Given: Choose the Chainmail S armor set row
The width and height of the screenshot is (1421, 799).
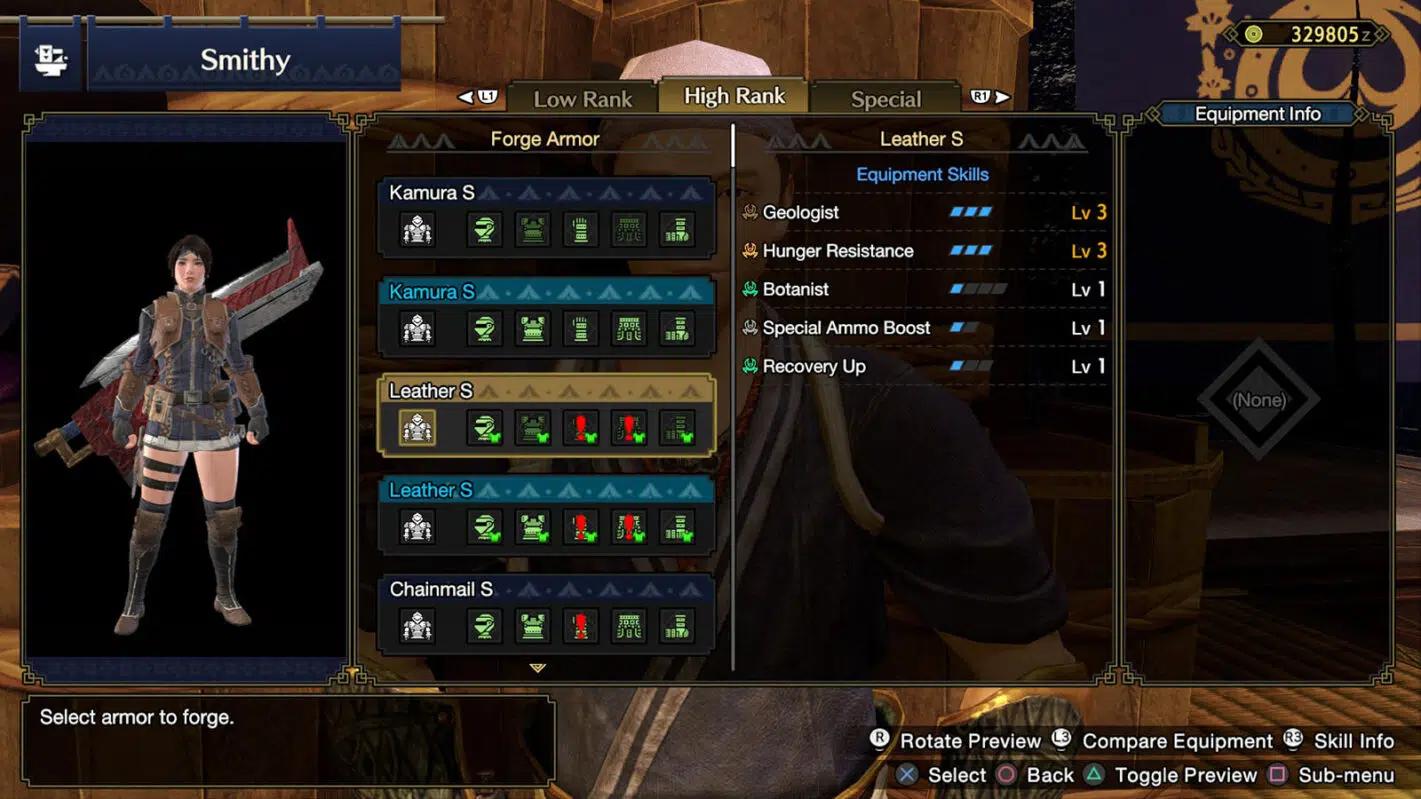Looking at the screenshot, I should [x=546, y=611].
